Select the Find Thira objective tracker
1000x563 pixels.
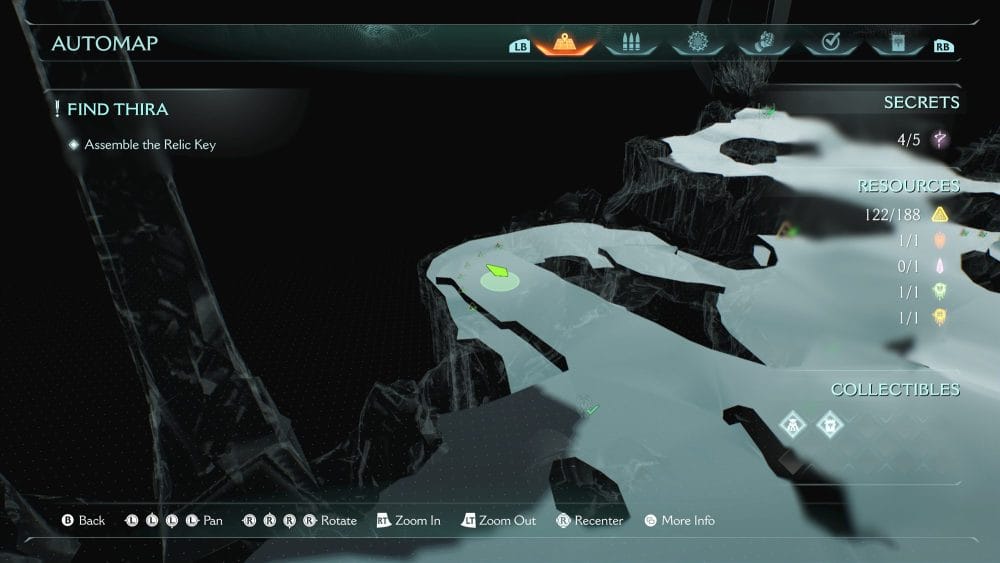coord(117,109)
